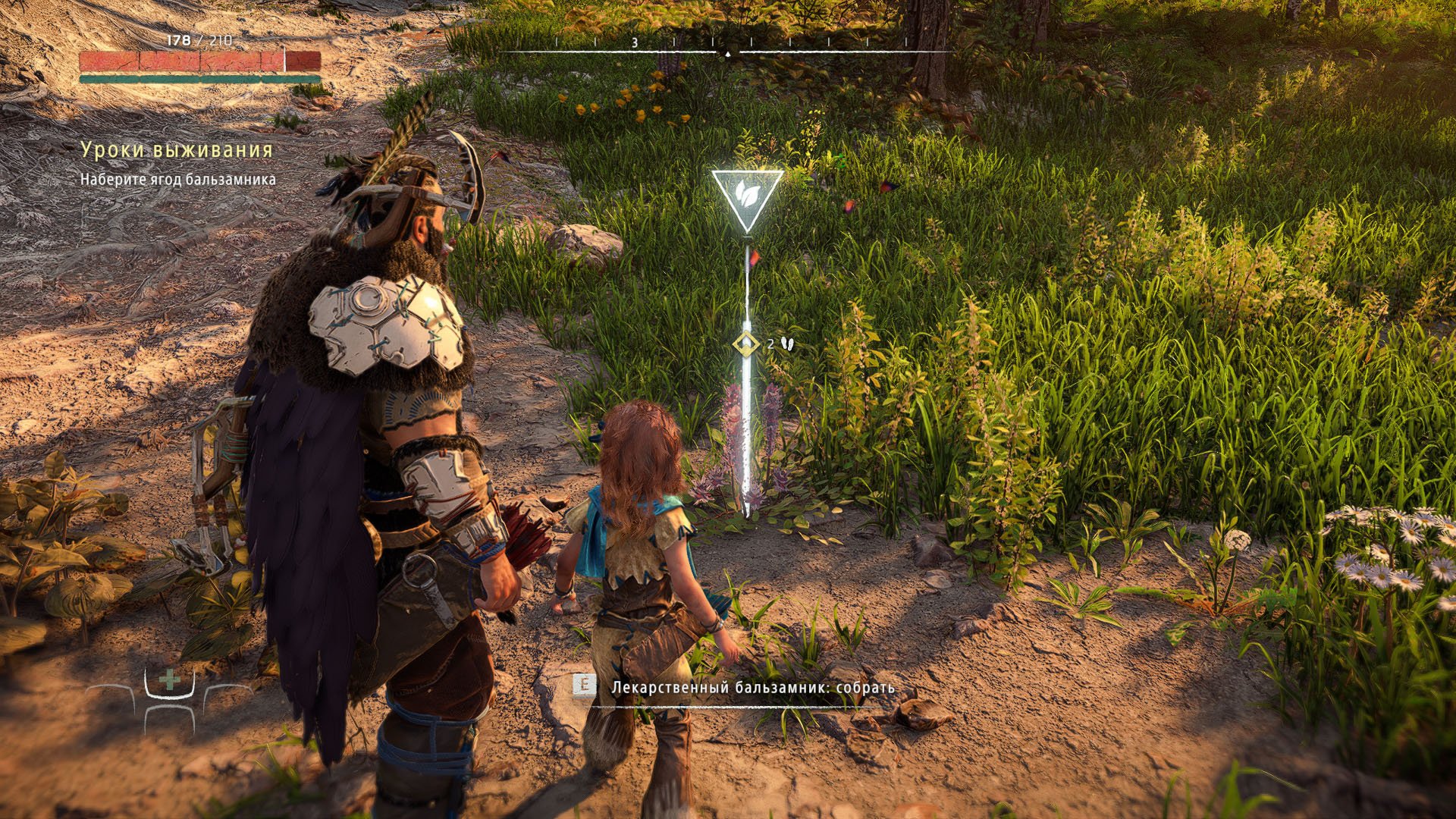The height and width of the screenshot is (819, 1456).
Task: Click the yellow diamond quest waypoint marker
Action: pyautogui.click(x=746, y=344)
